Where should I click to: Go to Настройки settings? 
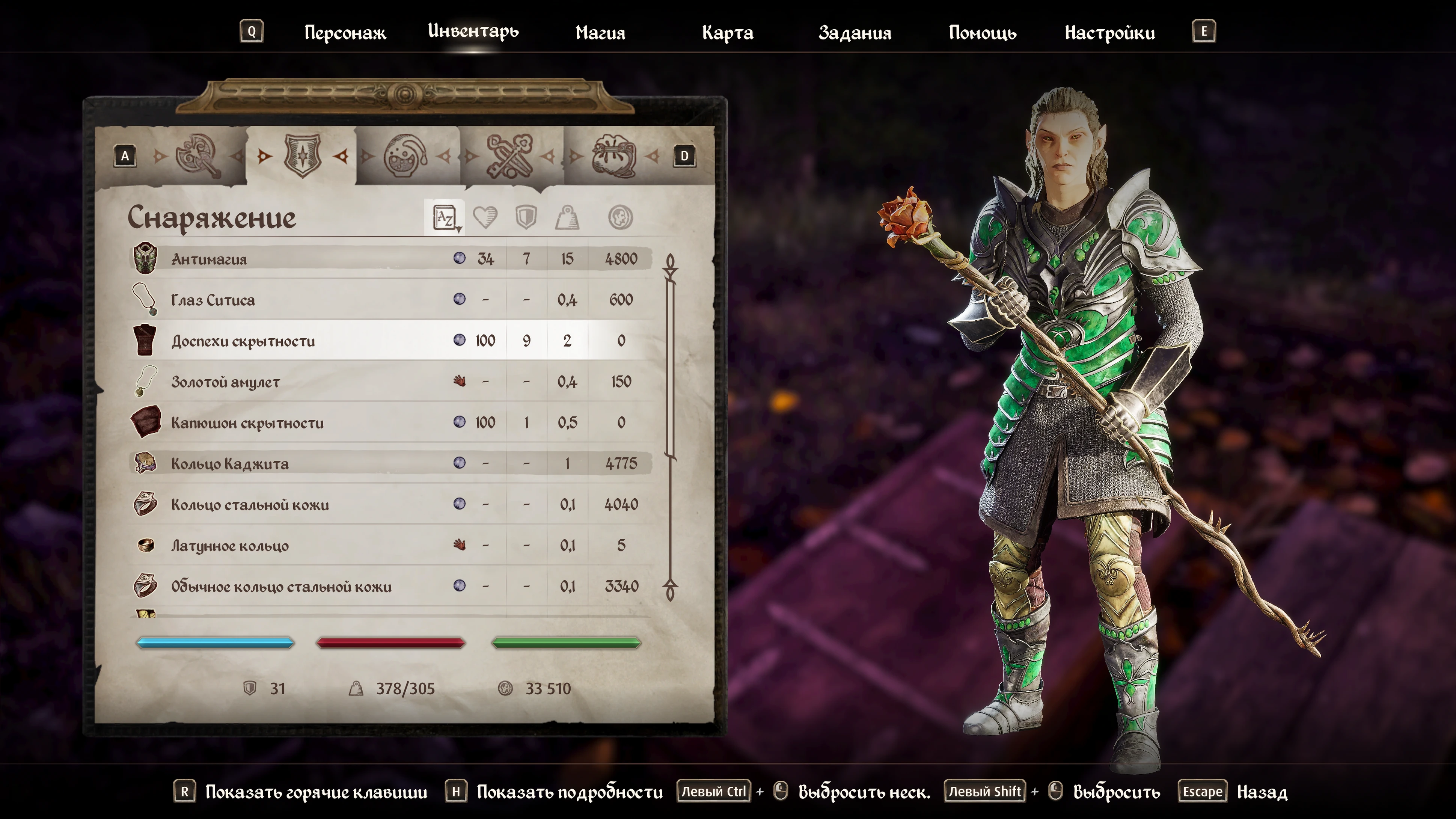coord(1109,33)
